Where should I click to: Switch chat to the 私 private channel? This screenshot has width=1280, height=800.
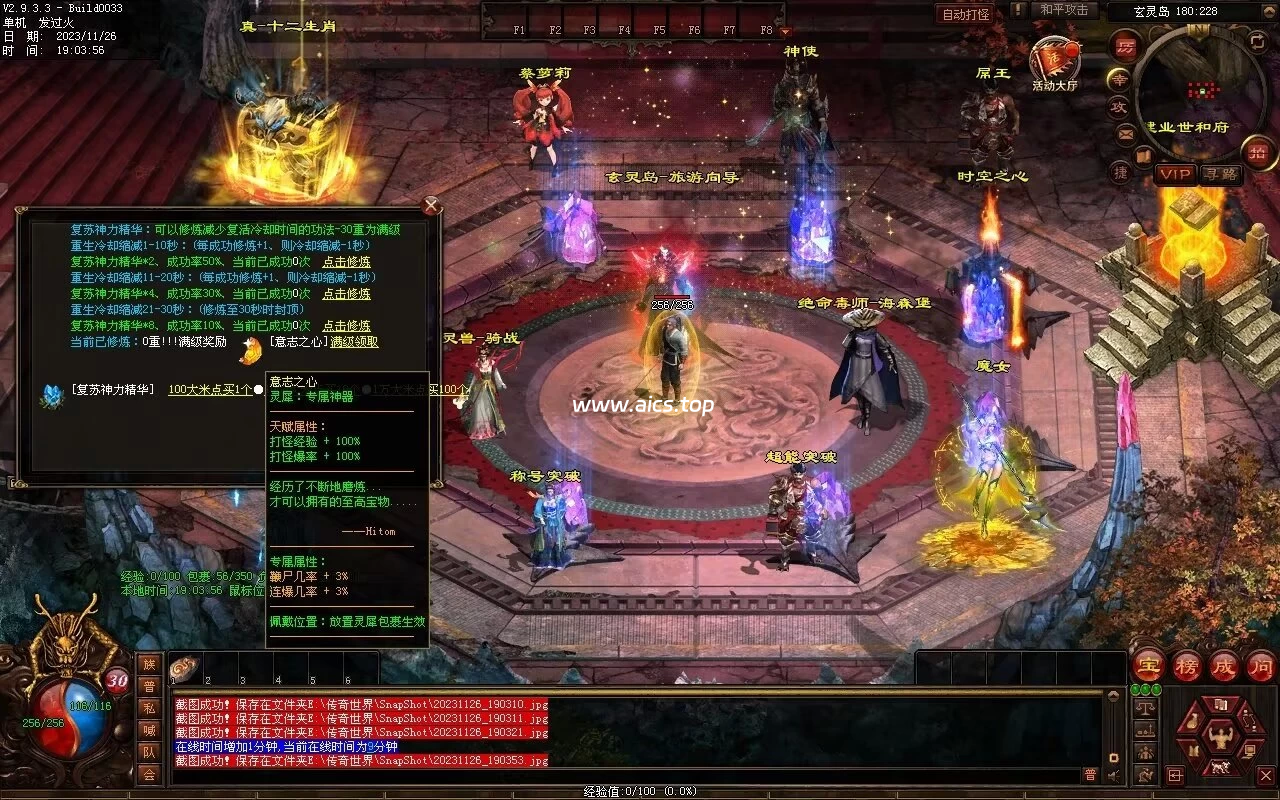tap(149, 708)
